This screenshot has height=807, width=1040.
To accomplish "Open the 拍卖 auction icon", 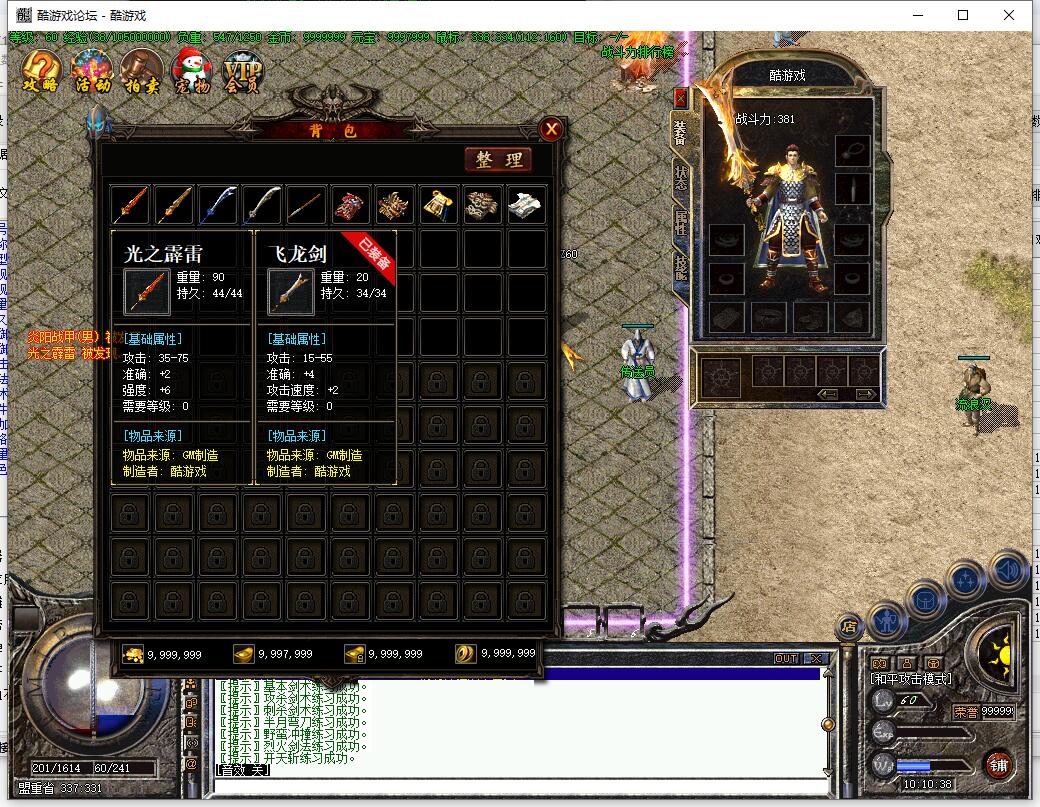I will pyautogui.click(x=142, y=71).
